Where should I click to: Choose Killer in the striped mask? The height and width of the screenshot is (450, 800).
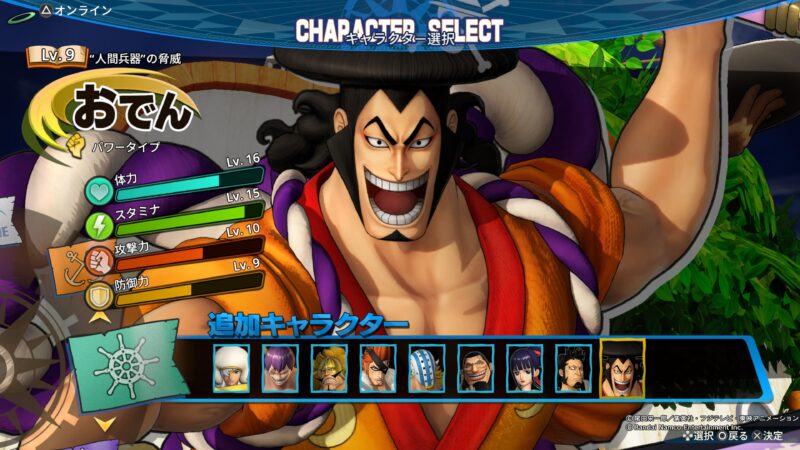point(427,368)
